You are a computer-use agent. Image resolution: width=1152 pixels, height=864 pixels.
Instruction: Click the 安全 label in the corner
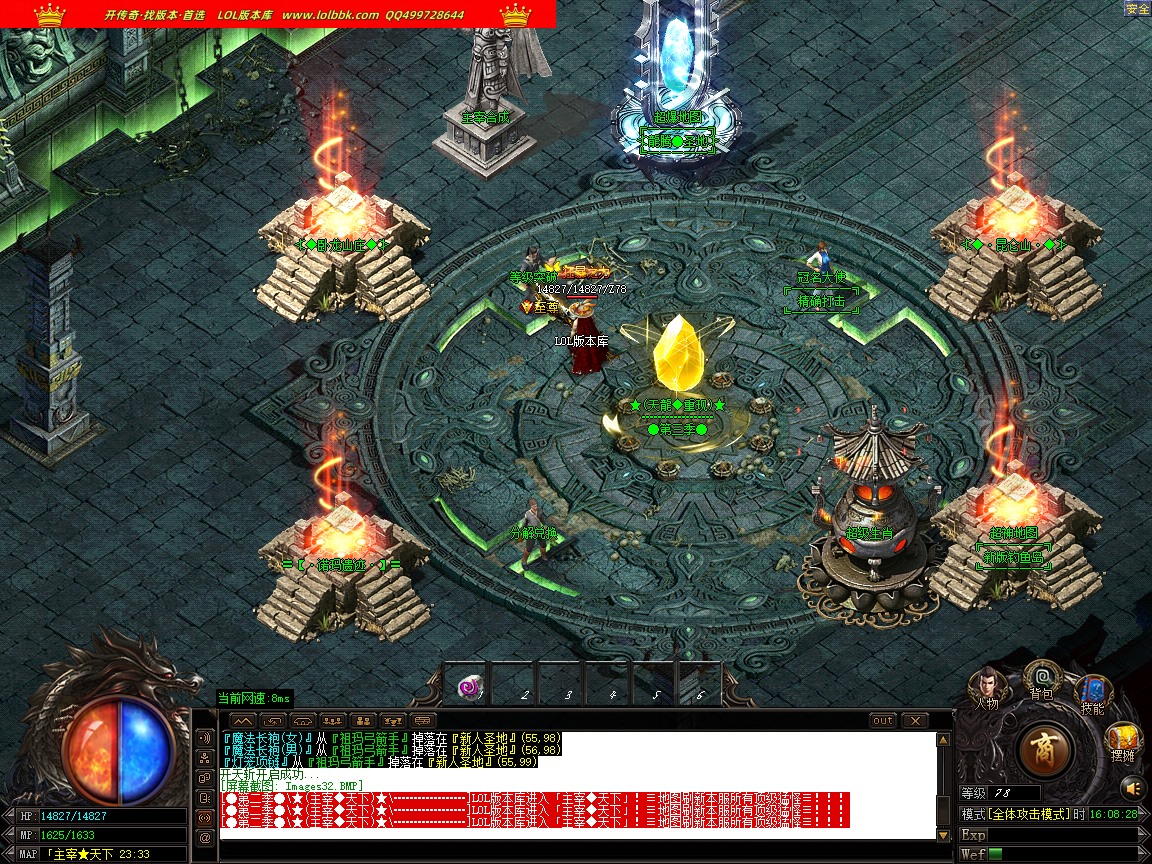pos(1137,9)
